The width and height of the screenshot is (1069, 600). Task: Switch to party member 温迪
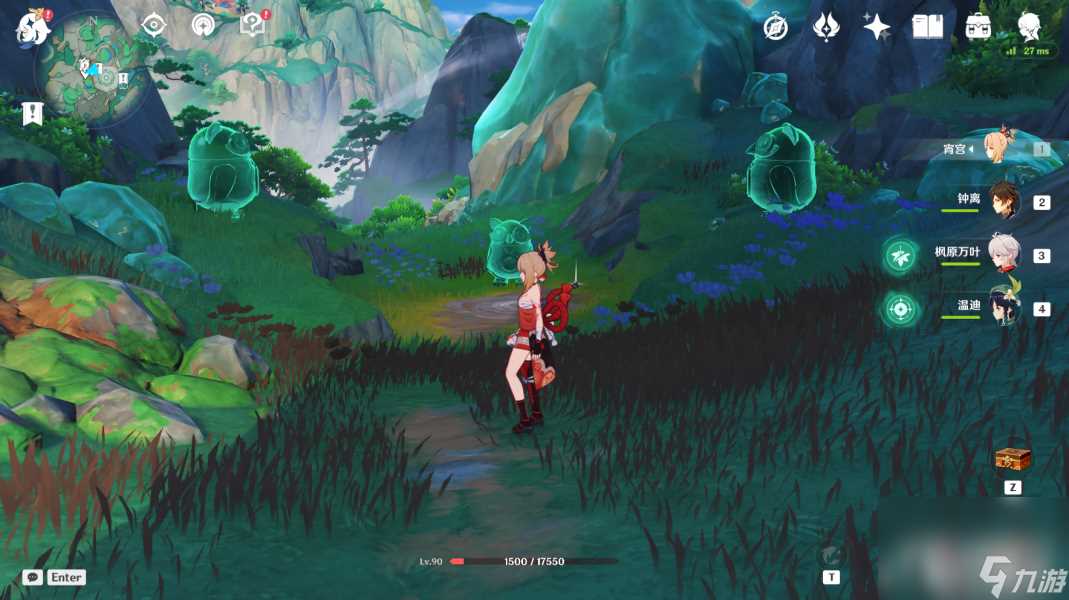(1003, 308)
